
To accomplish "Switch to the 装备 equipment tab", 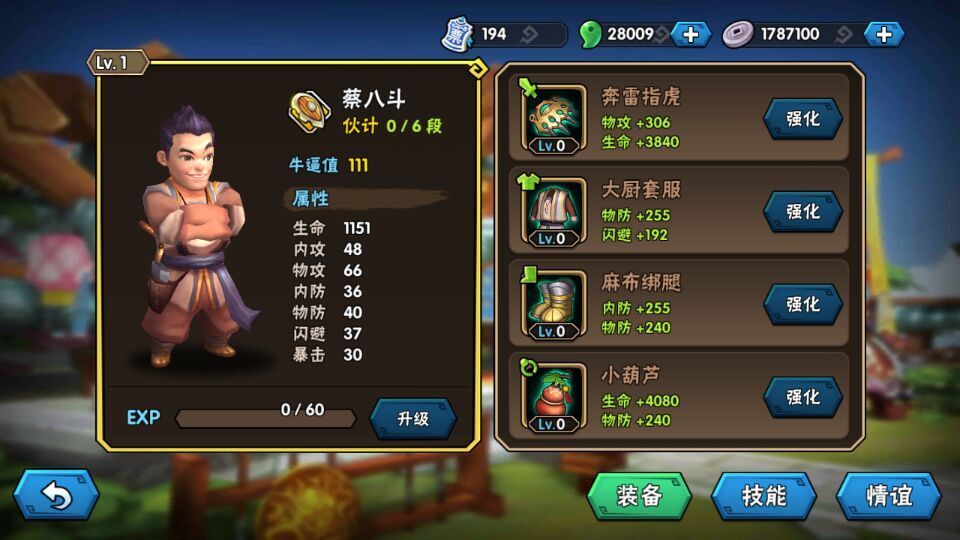I will tap(639, 496).
